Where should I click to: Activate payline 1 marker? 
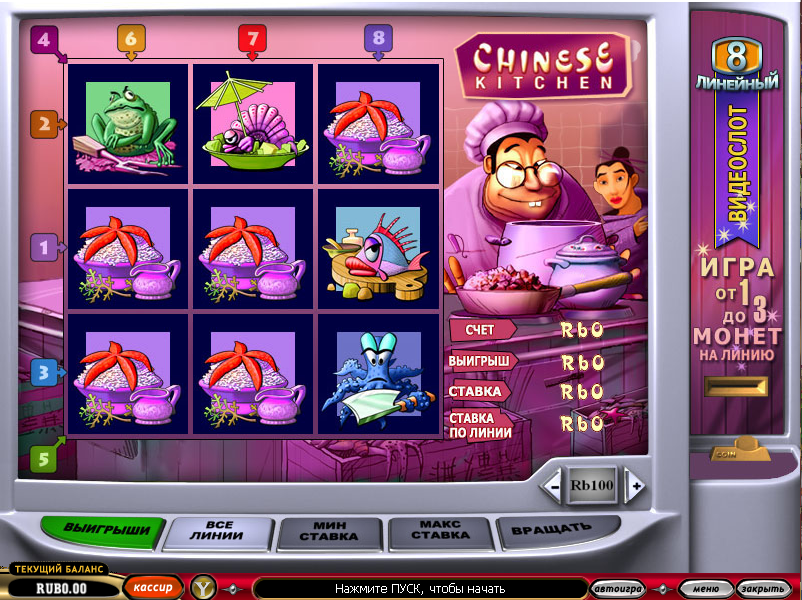[x=43, y=247]
